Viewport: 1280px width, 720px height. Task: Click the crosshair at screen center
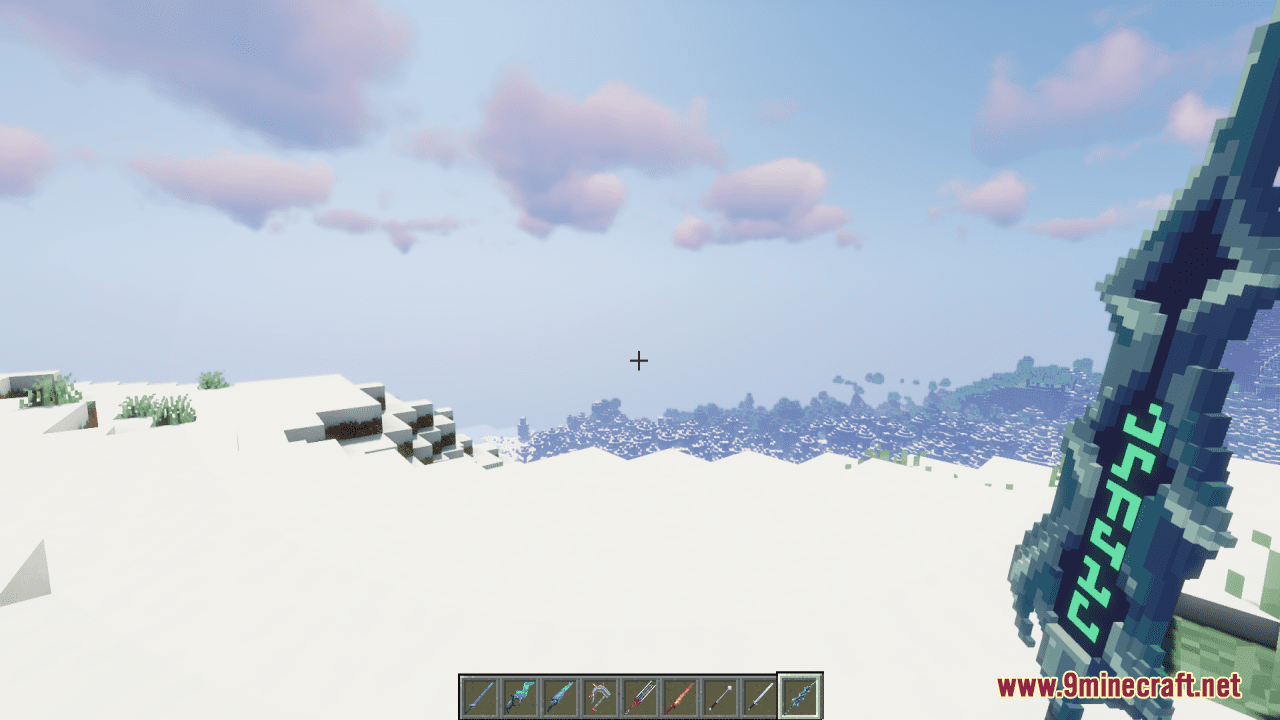639,360
